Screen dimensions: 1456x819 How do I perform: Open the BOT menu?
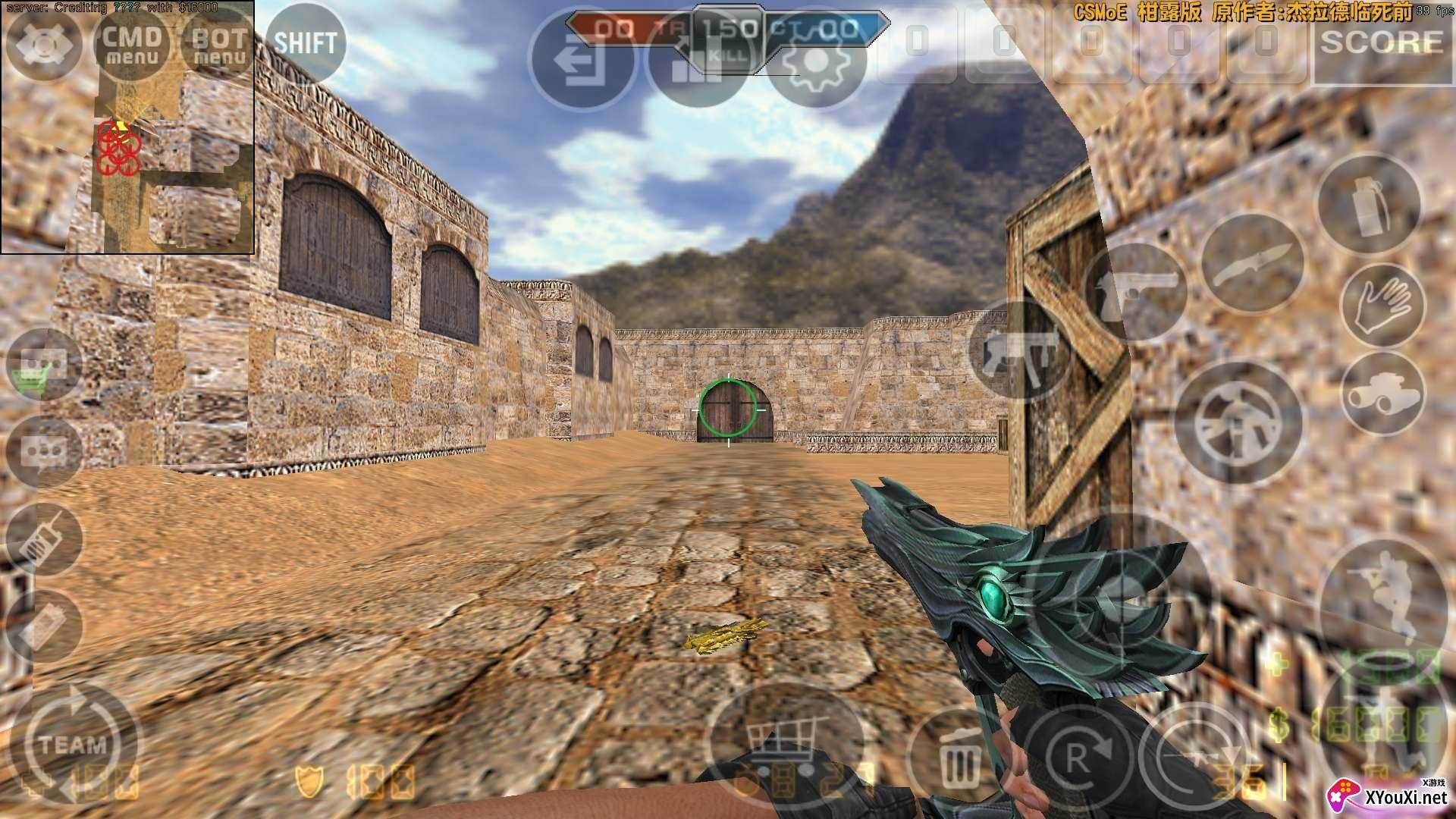[x=218, y=44]
